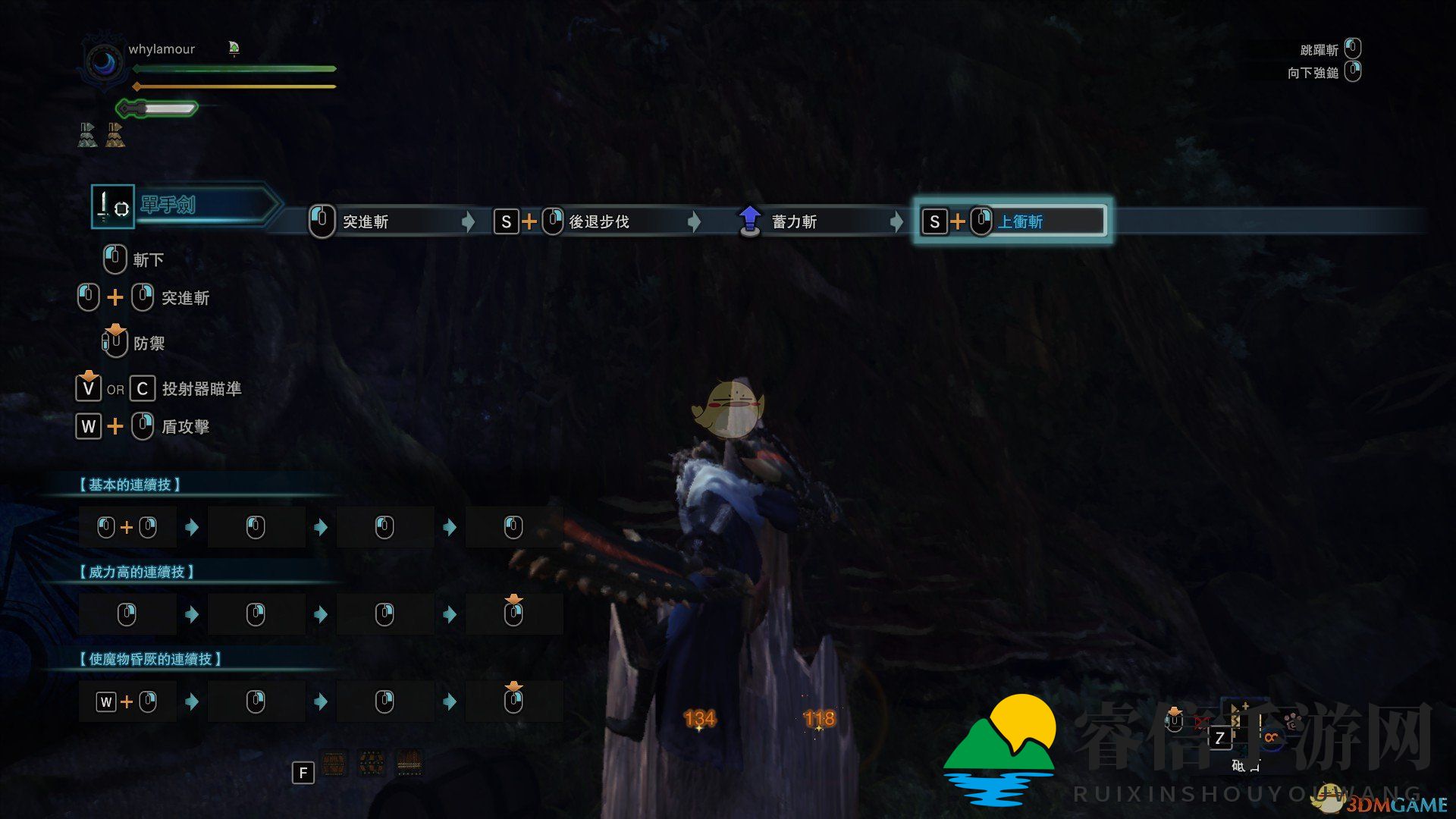Choose the 投射器瞄準 entry
Screen dimensions: 1456x819
[x=202, y=389]
